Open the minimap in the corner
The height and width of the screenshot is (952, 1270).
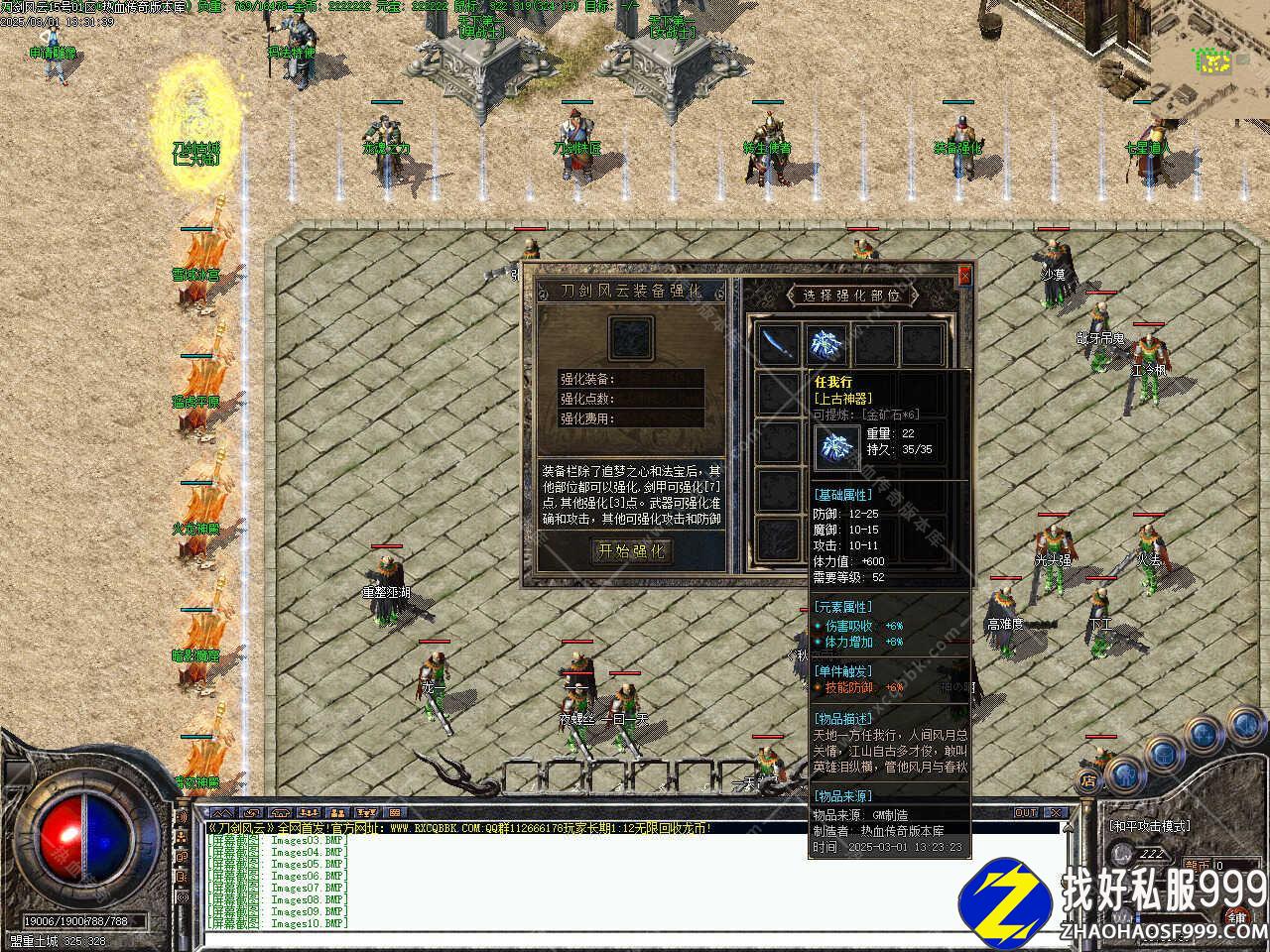point(1212,59)
